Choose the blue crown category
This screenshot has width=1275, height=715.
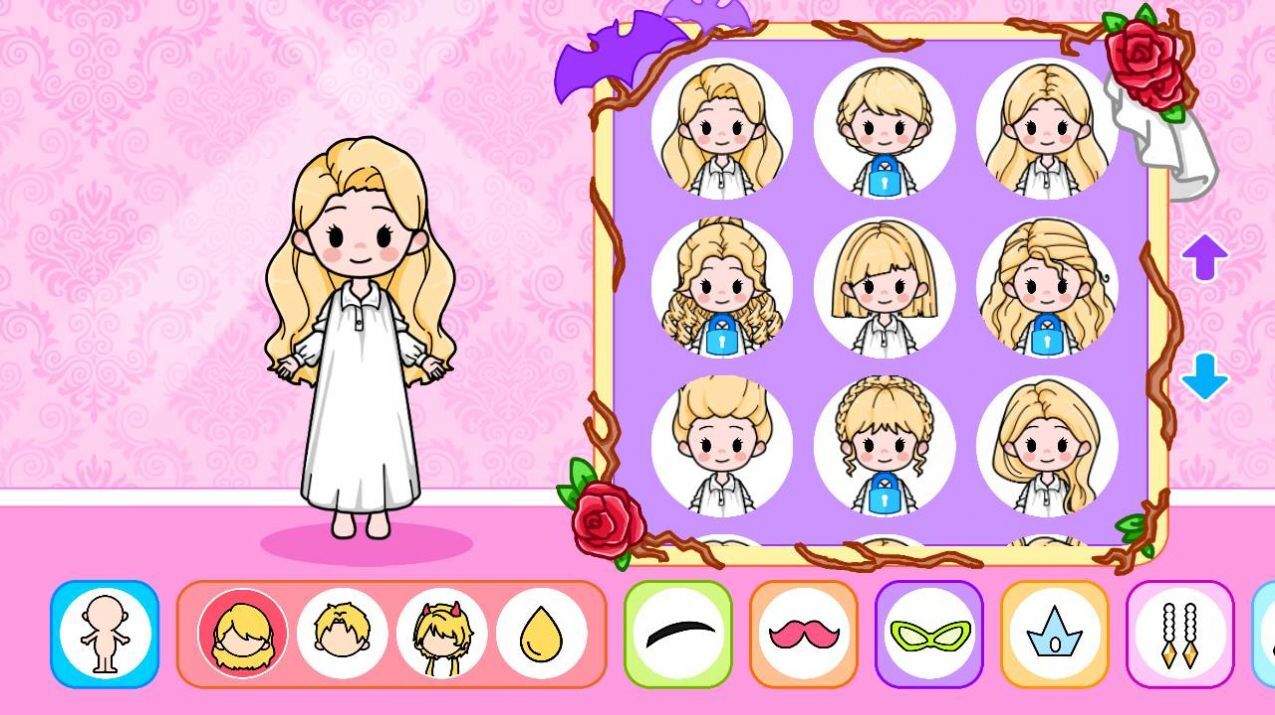pos(1055,634)
